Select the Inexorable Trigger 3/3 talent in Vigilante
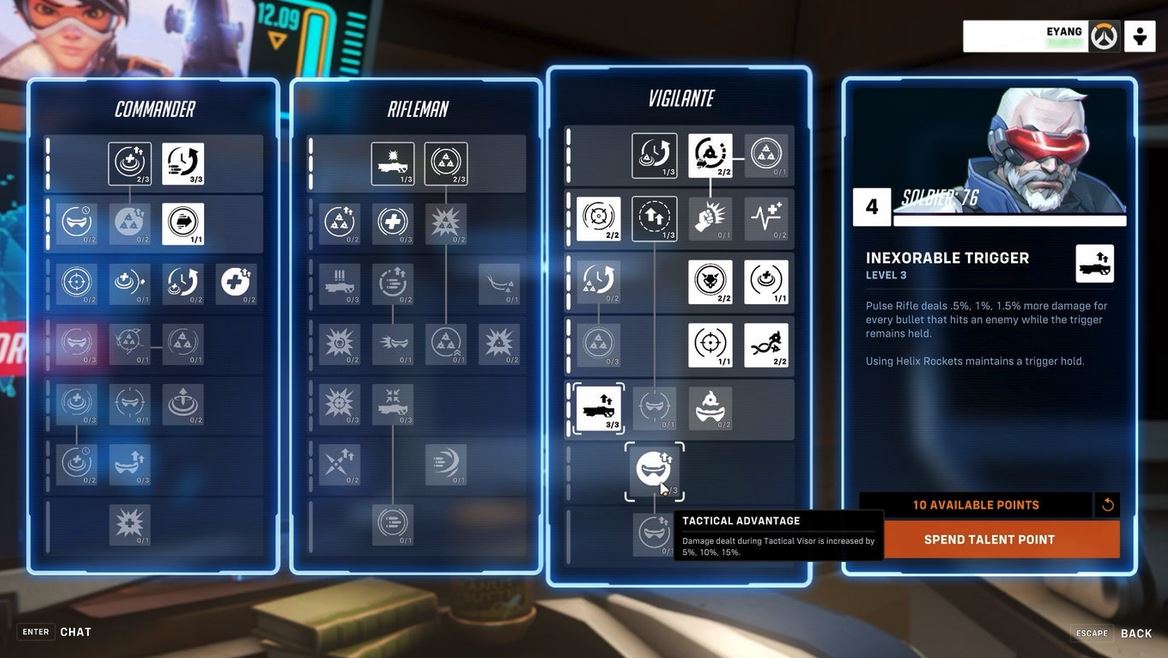The image size is (1168, 658). tap(598, 408)
